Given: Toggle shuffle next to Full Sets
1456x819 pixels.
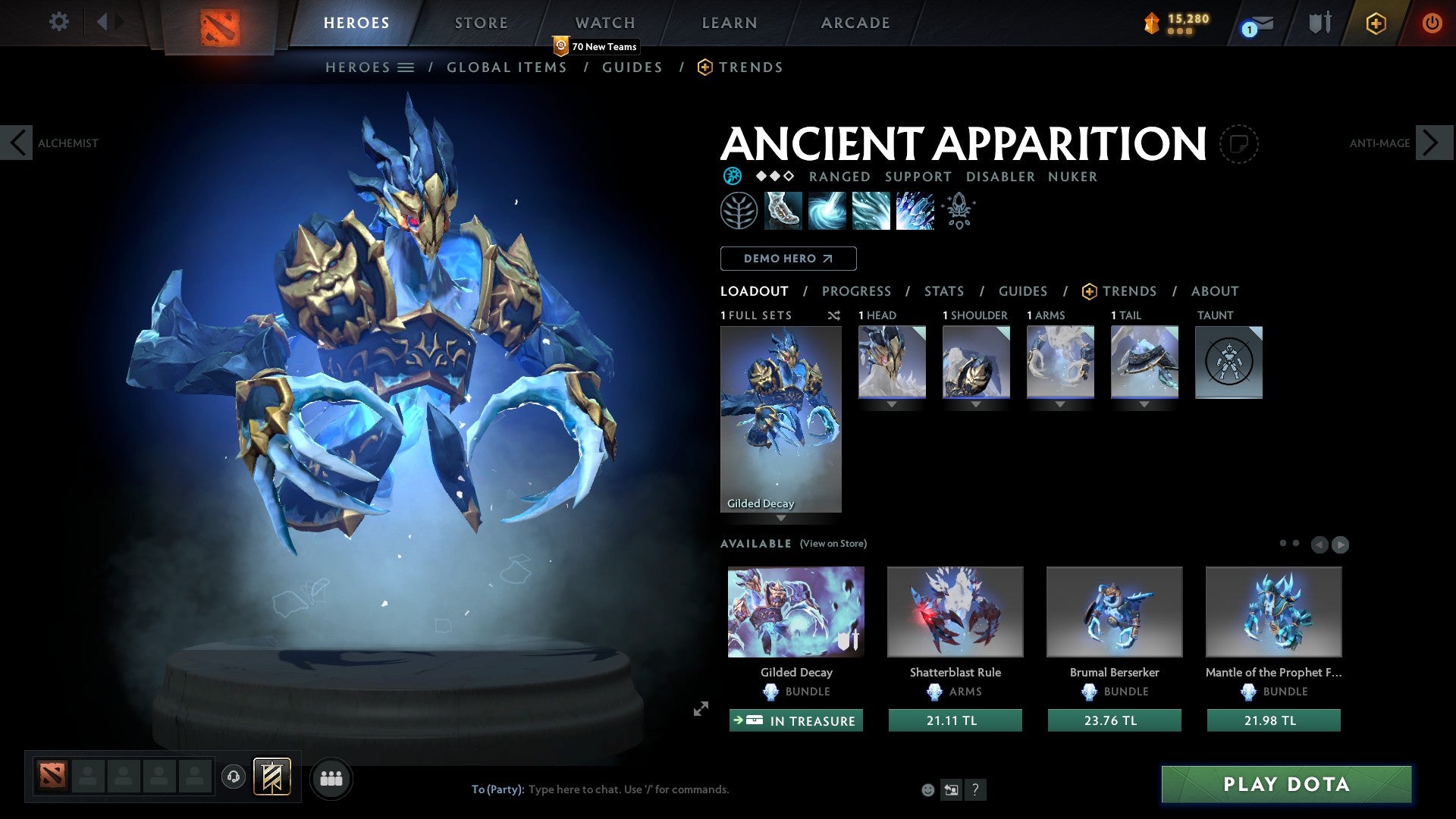Looking at the screenshot, I should pyautogui.click(x=833, y=315).
